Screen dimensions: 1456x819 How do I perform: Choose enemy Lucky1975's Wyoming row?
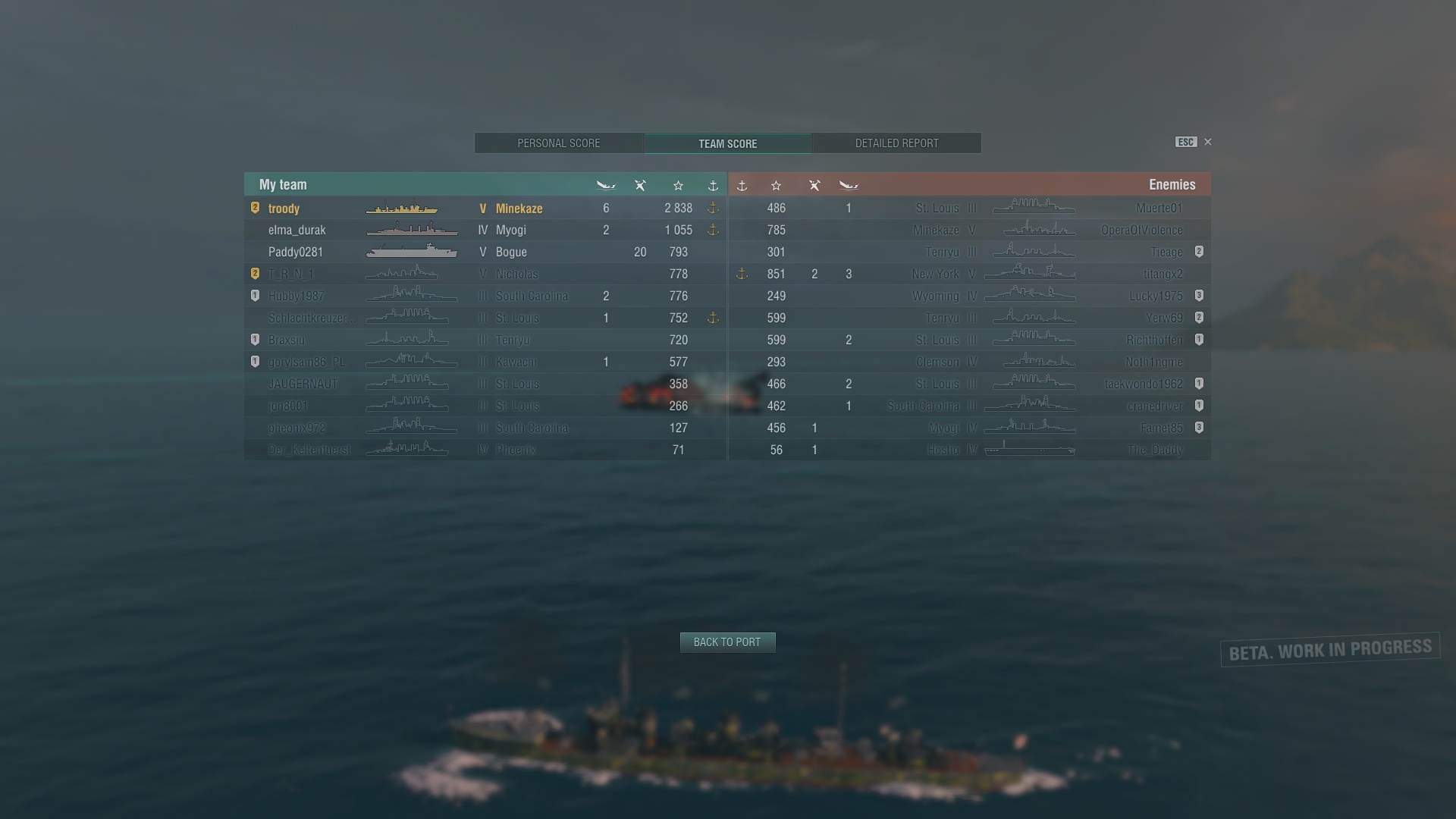969,297
